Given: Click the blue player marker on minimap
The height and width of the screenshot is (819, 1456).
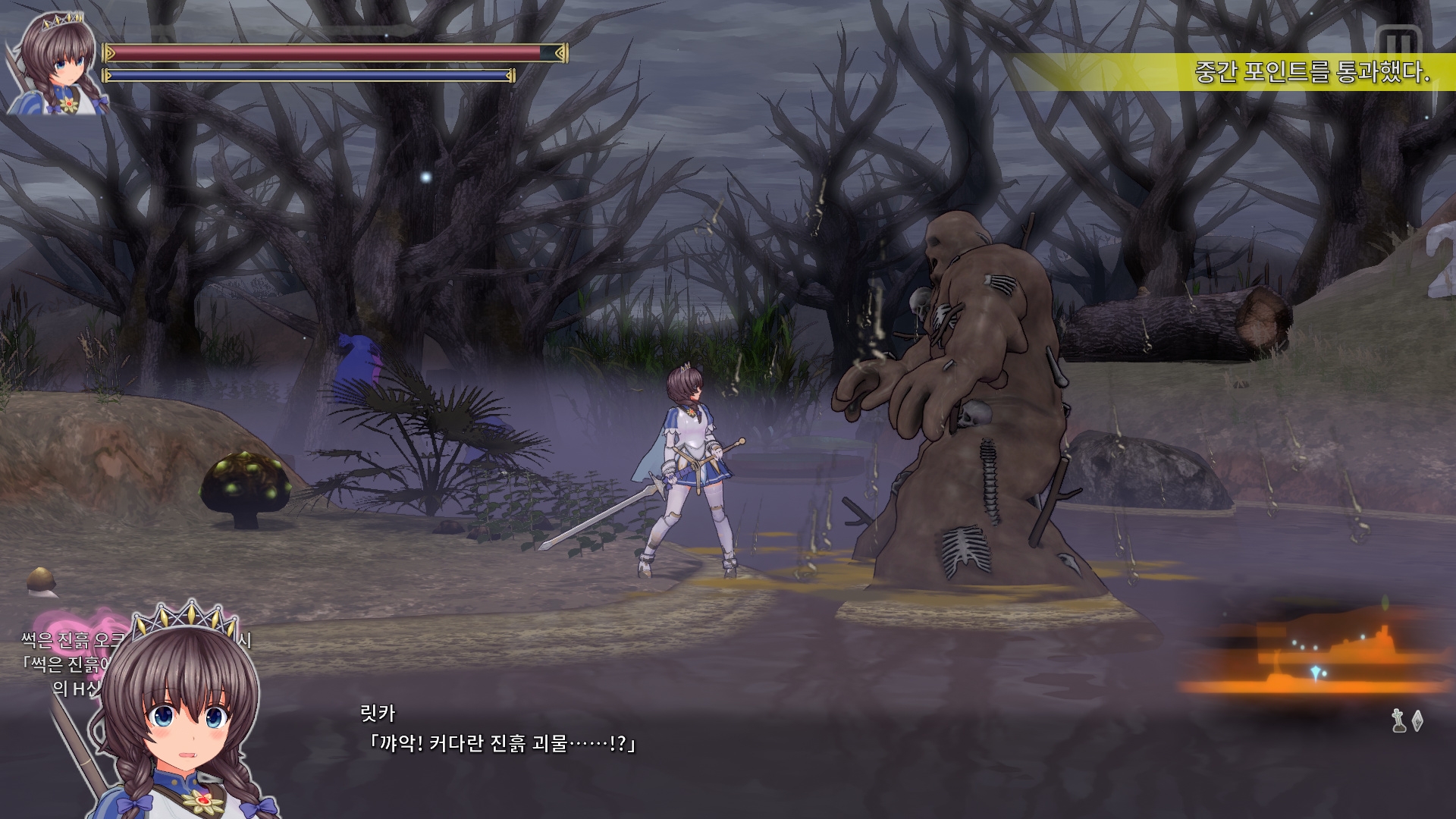Looking at the screenshot, I should (1315, 672).
